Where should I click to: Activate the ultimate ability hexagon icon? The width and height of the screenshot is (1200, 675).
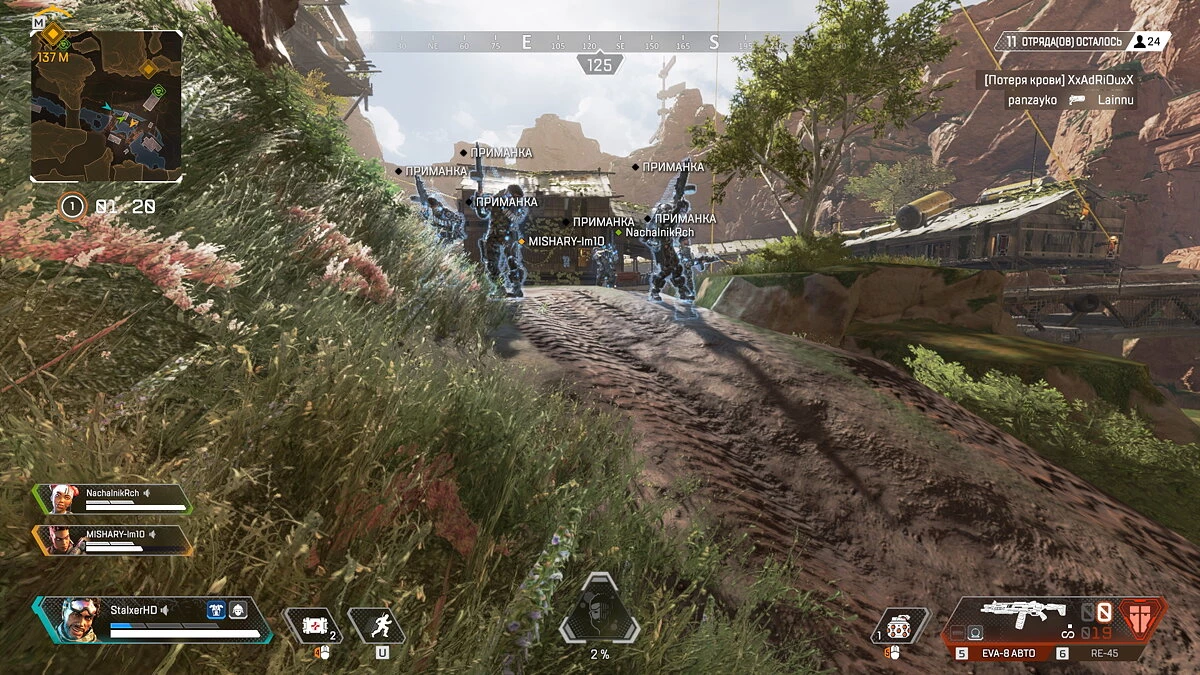point(598,608)
